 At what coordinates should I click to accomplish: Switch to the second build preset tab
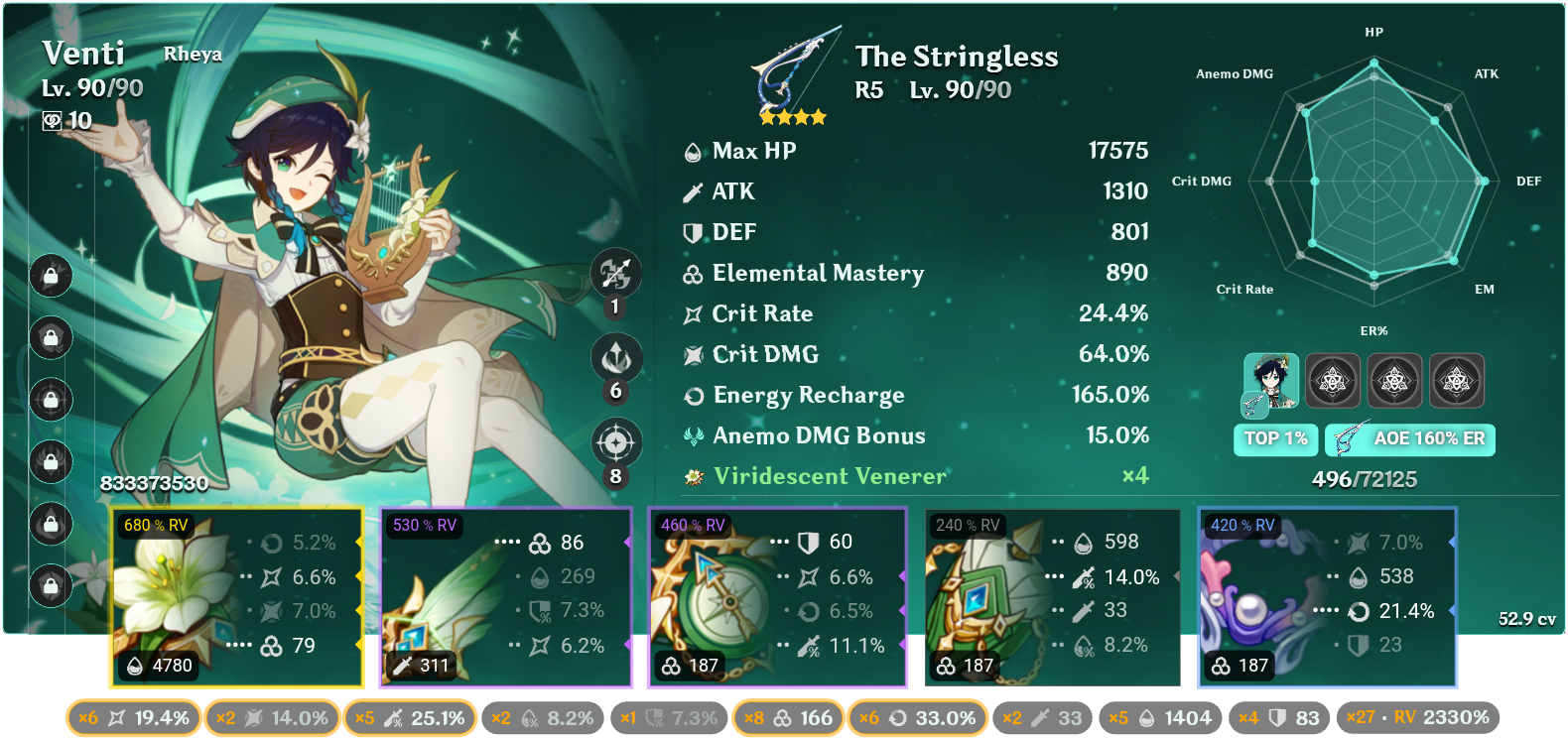coord(1333,380)
